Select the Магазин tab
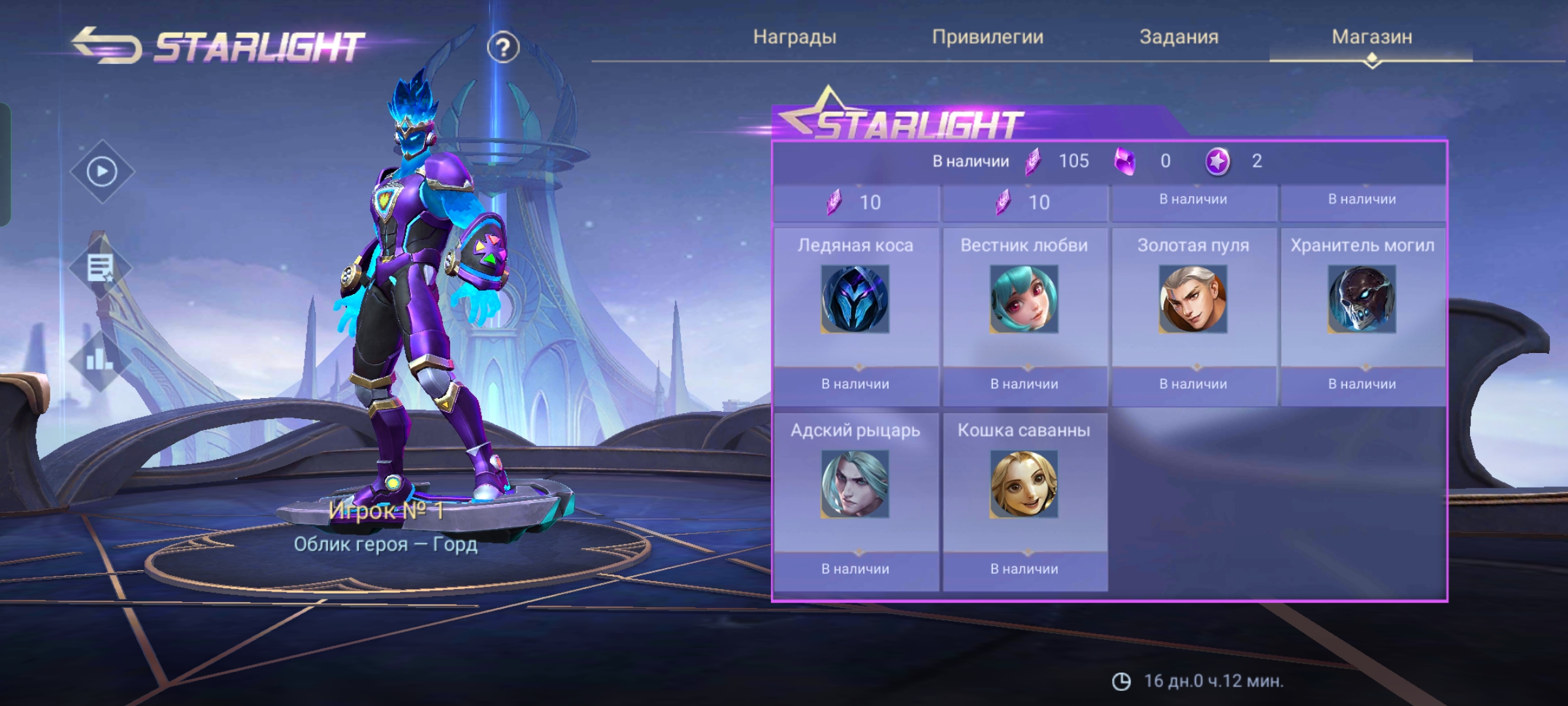 tap(1371, 37)
